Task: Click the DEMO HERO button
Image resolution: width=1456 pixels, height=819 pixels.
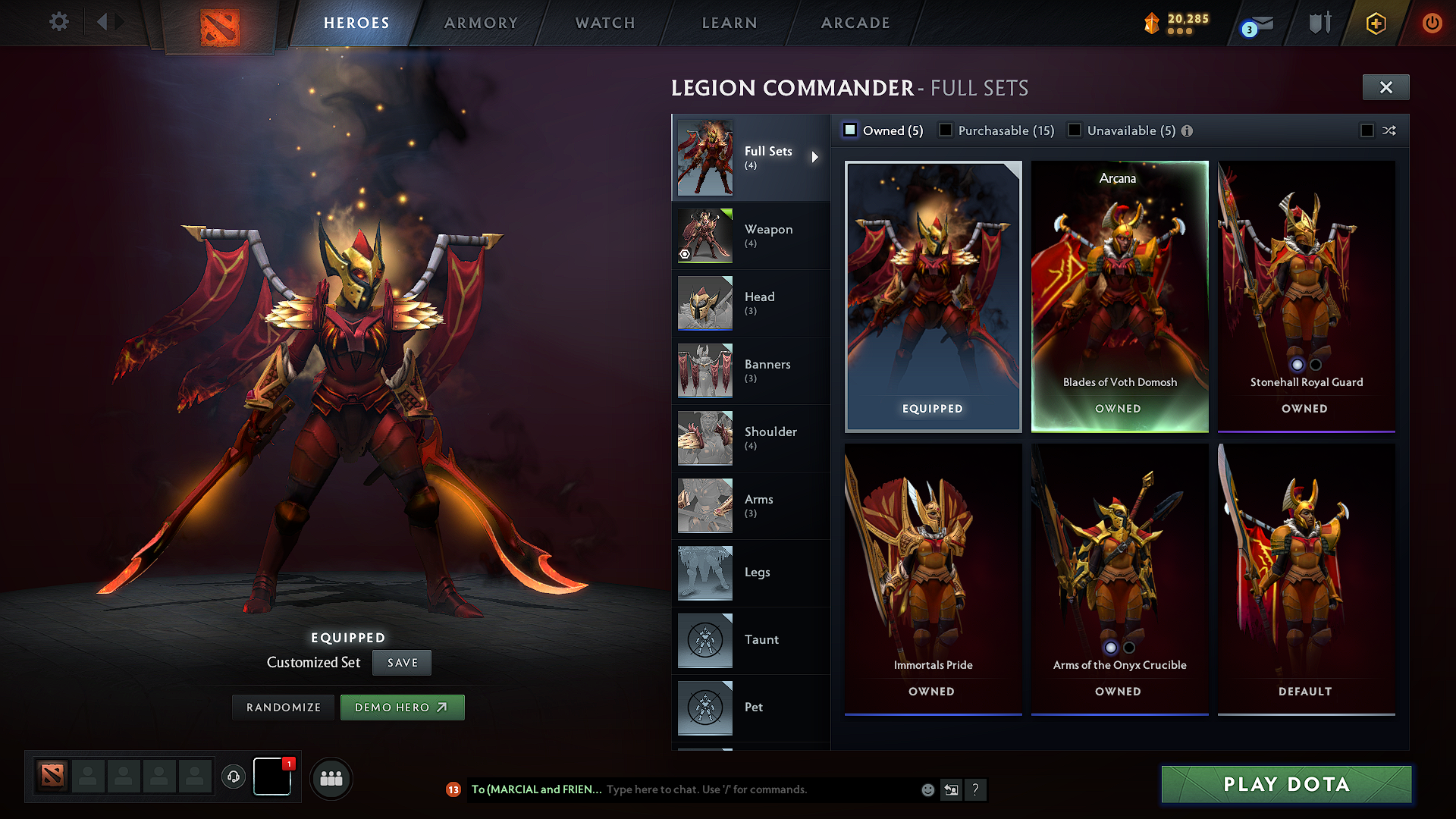Action: [402, 707]
